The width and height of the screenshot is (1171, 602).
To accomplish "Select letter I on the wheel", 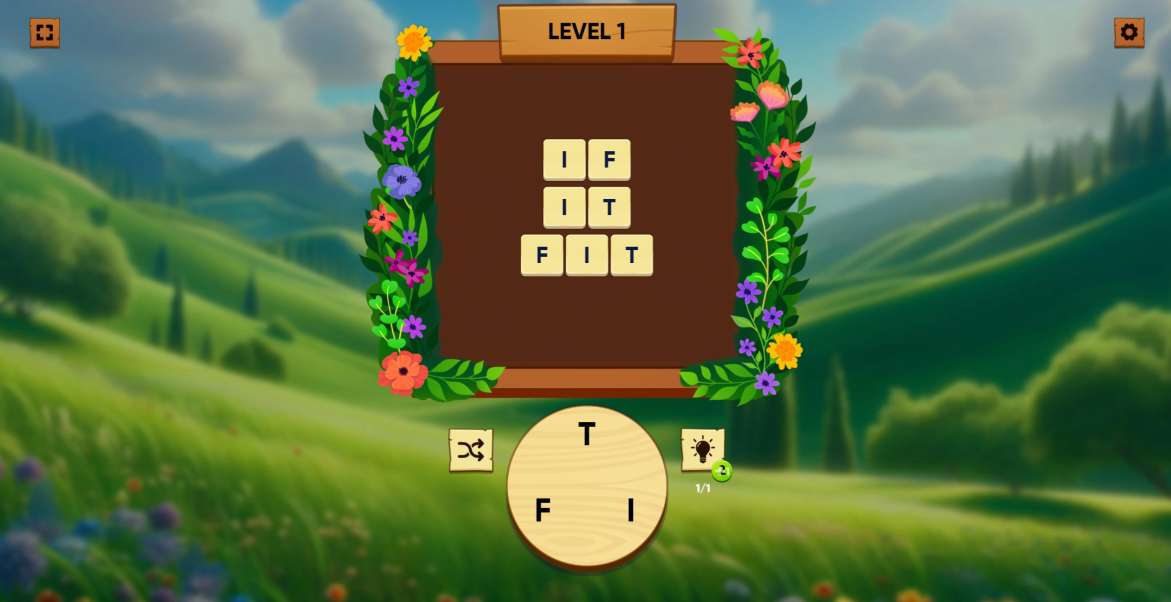I will (x=630, y=510).
